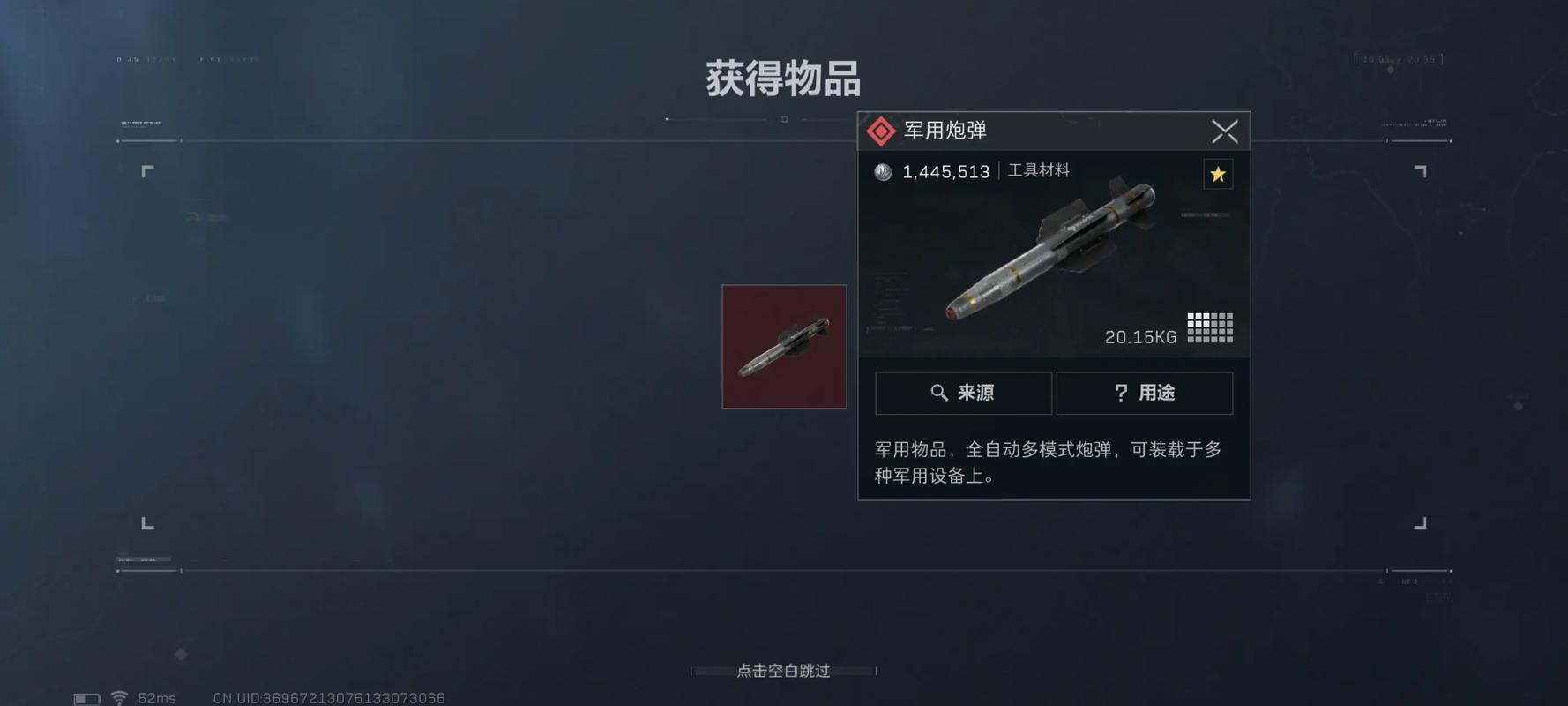This screenshot has width=1568, height=706.
Task: Select the magnifier icon inside the 来源 button
Action: pos(939,393)
